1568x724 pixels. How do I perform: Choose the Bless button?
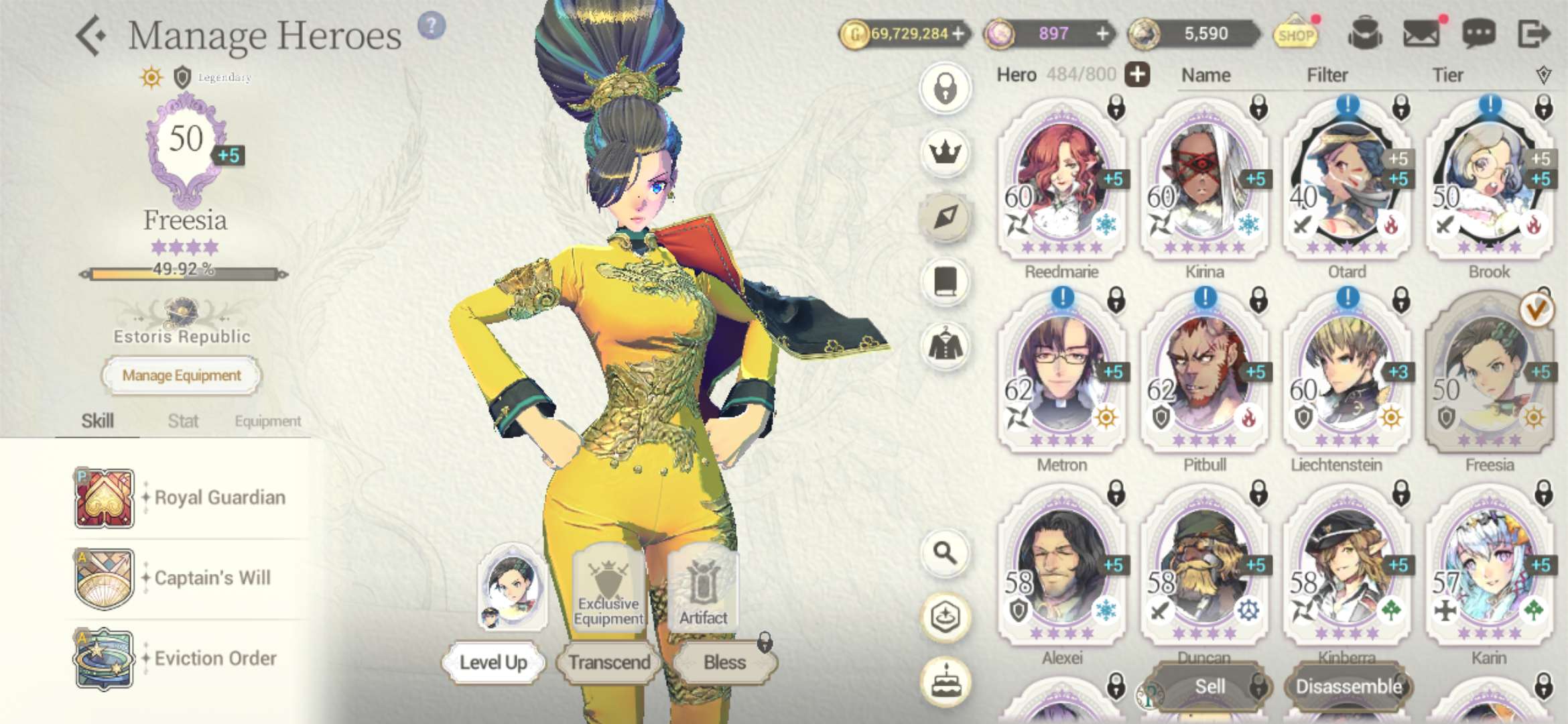(x=724, y=662)
